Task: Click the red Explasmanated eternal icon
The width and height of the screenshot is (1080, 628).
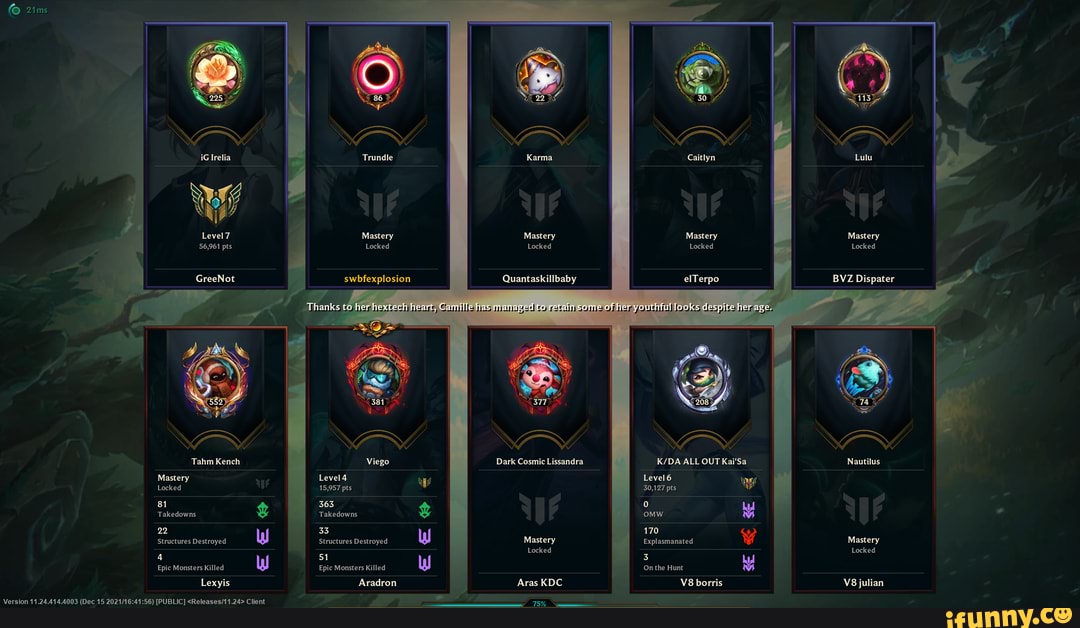Action: pyautogui.click(x=748, y=536)
